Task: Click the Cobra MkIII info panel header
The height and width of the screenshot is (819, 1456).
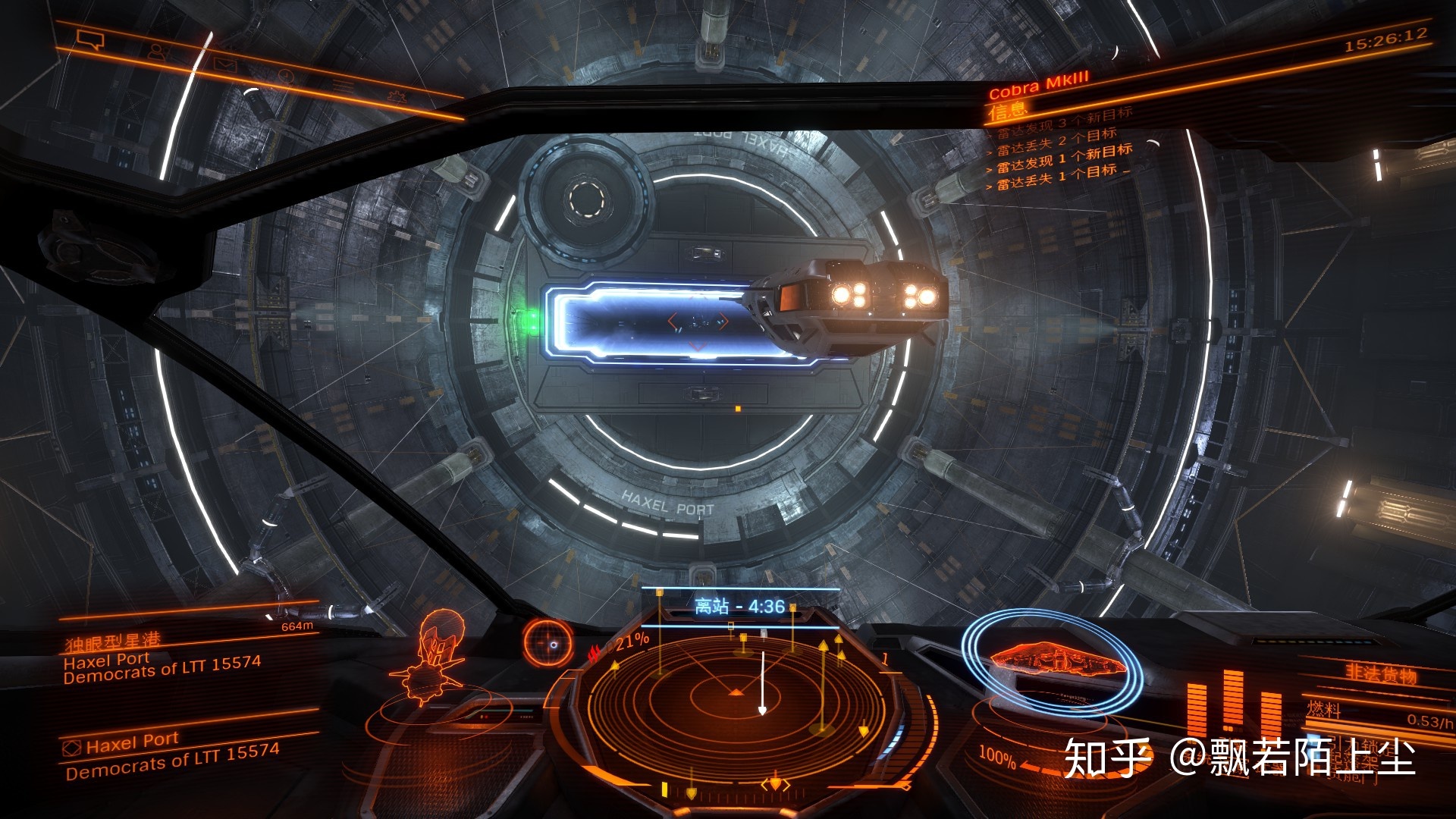Action: (x=1039, y=85)
